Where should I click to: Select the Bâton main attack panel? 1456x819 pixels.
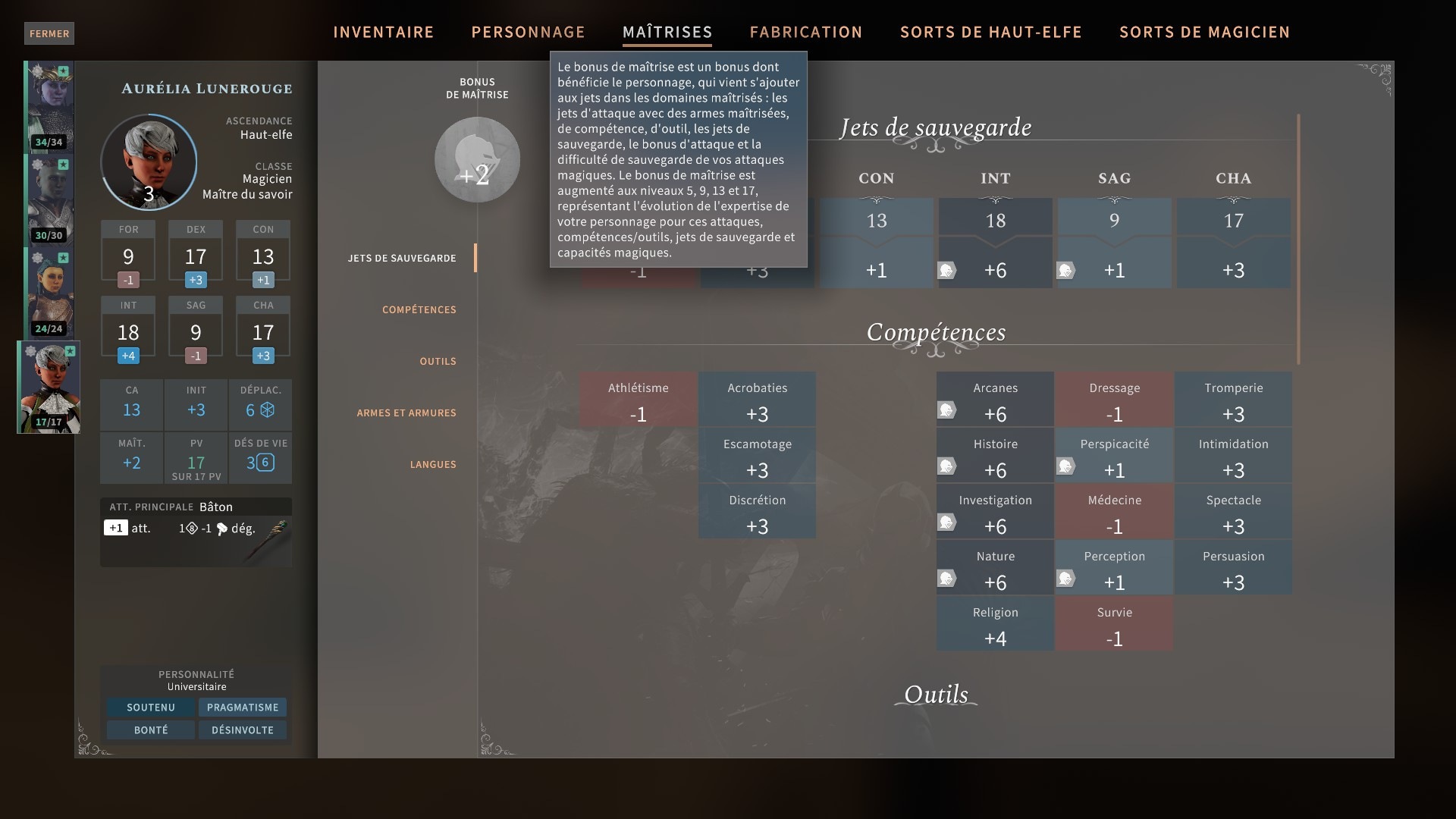point(196,532)
